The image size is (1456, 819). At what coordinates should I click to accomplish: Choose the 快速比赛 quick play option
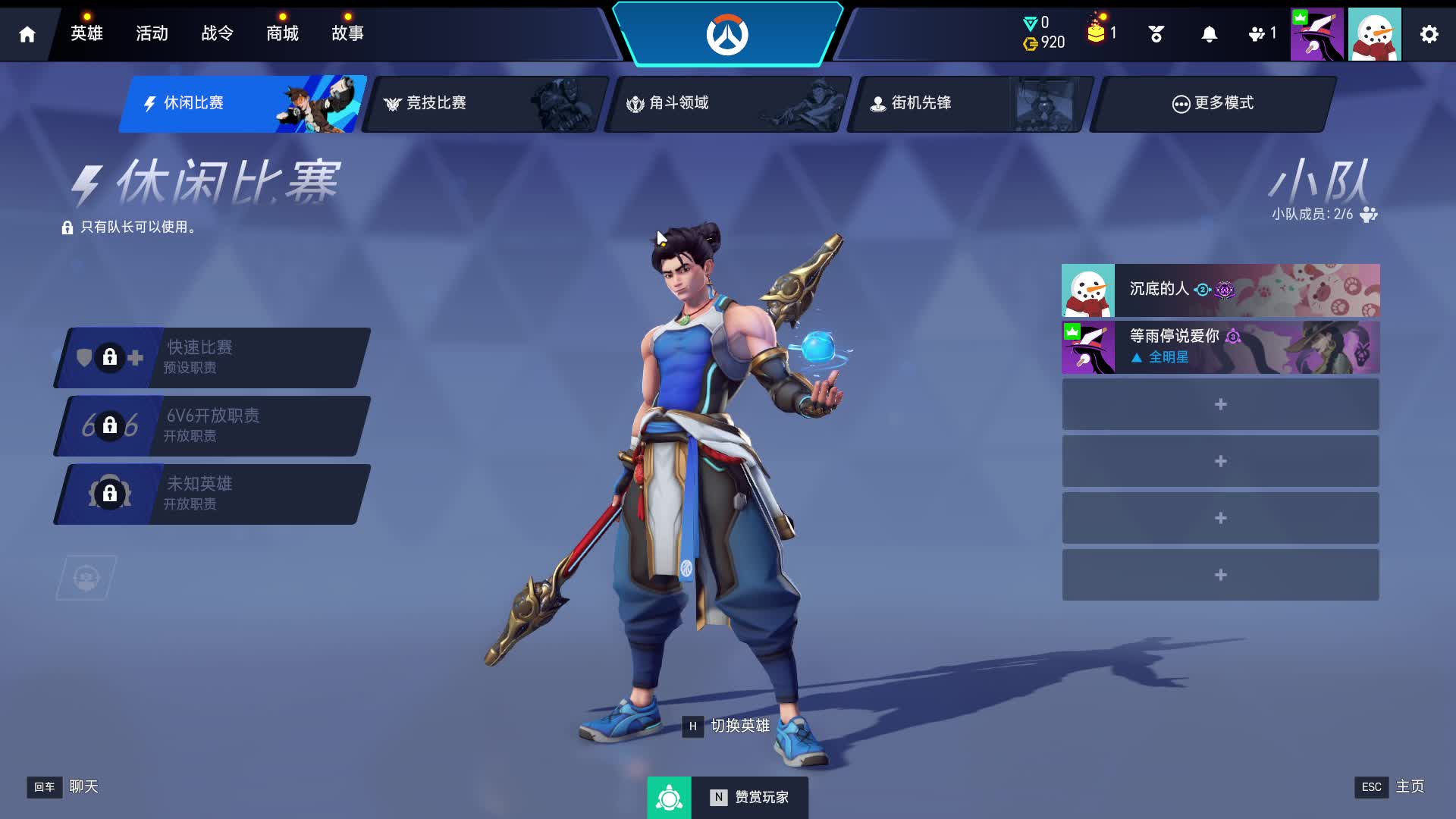(212, 358)
